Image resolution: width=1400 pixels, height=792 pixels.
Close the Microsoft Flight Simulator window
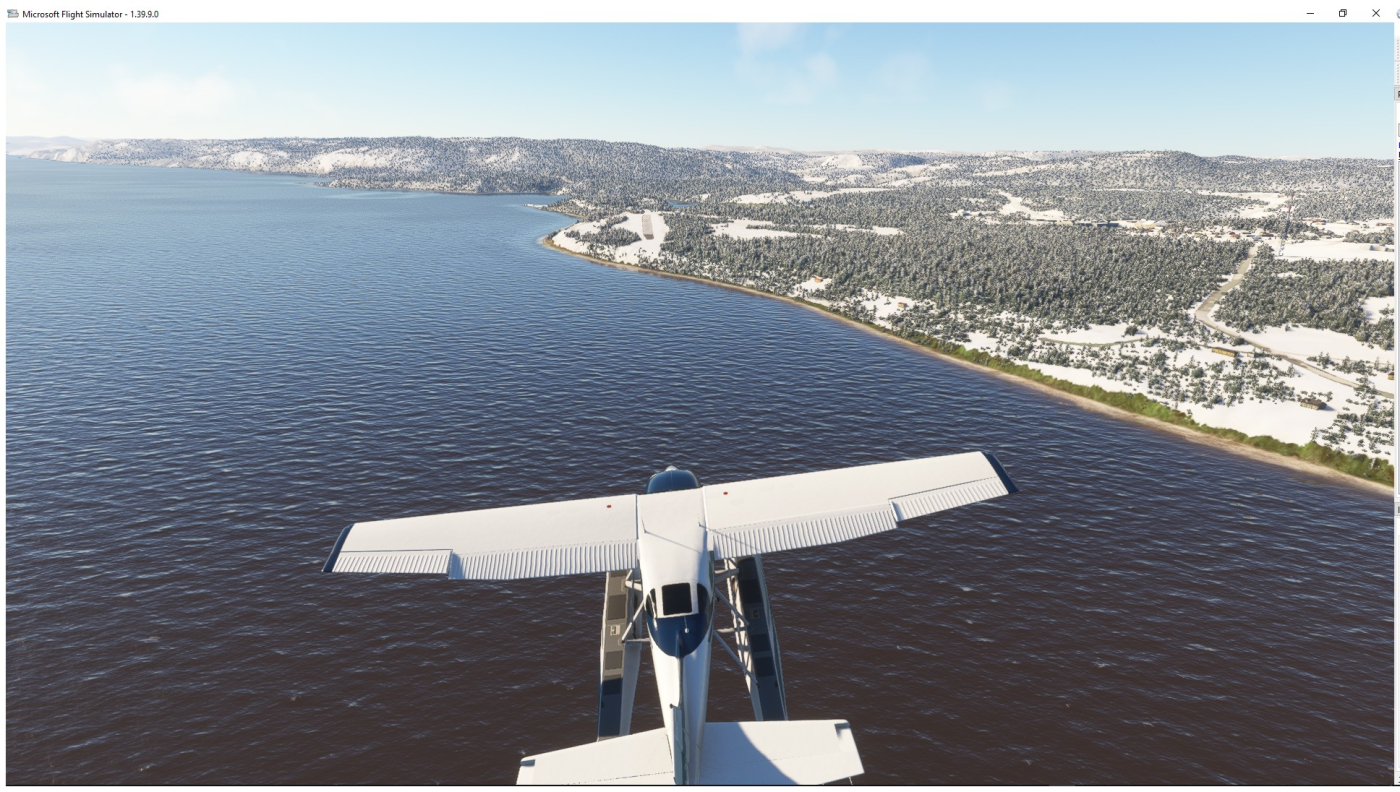(1375, 13)
